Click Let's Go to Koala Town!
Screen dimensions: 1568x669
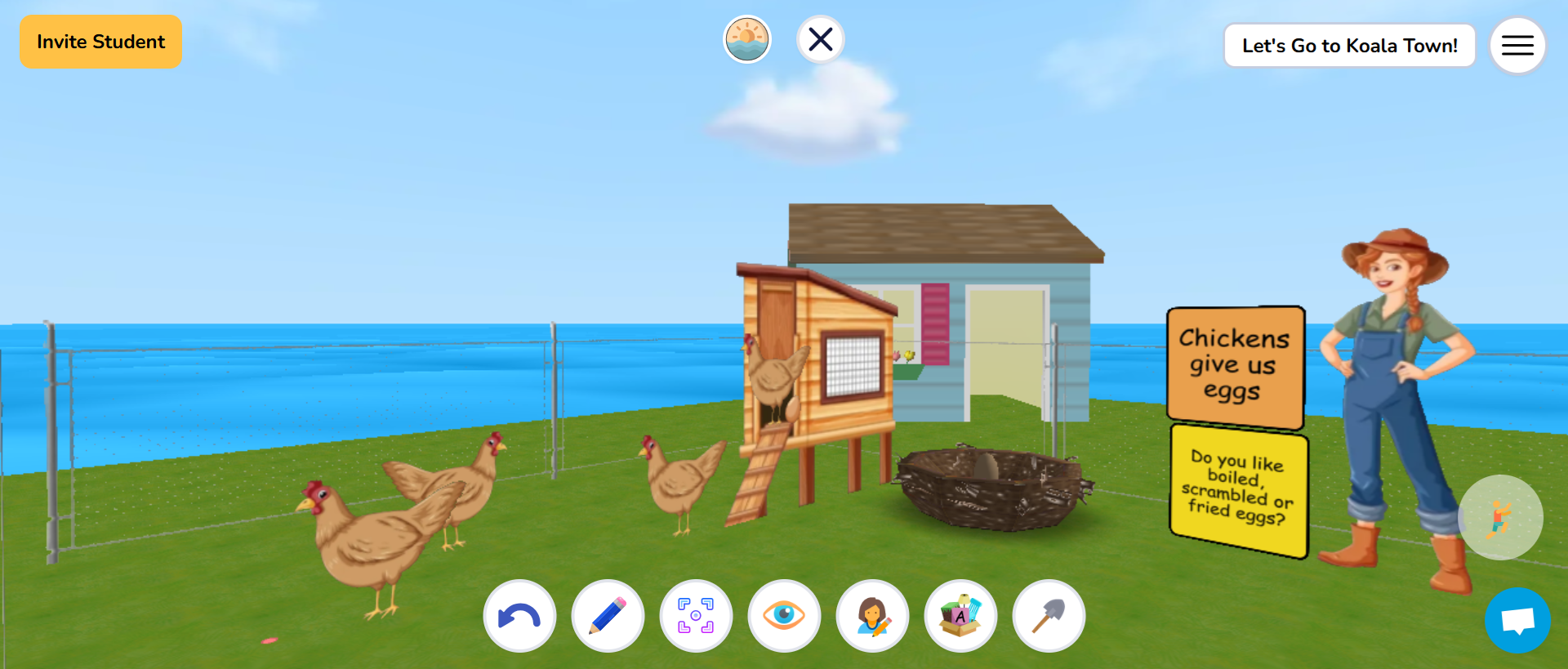[x=1349, y=46]
